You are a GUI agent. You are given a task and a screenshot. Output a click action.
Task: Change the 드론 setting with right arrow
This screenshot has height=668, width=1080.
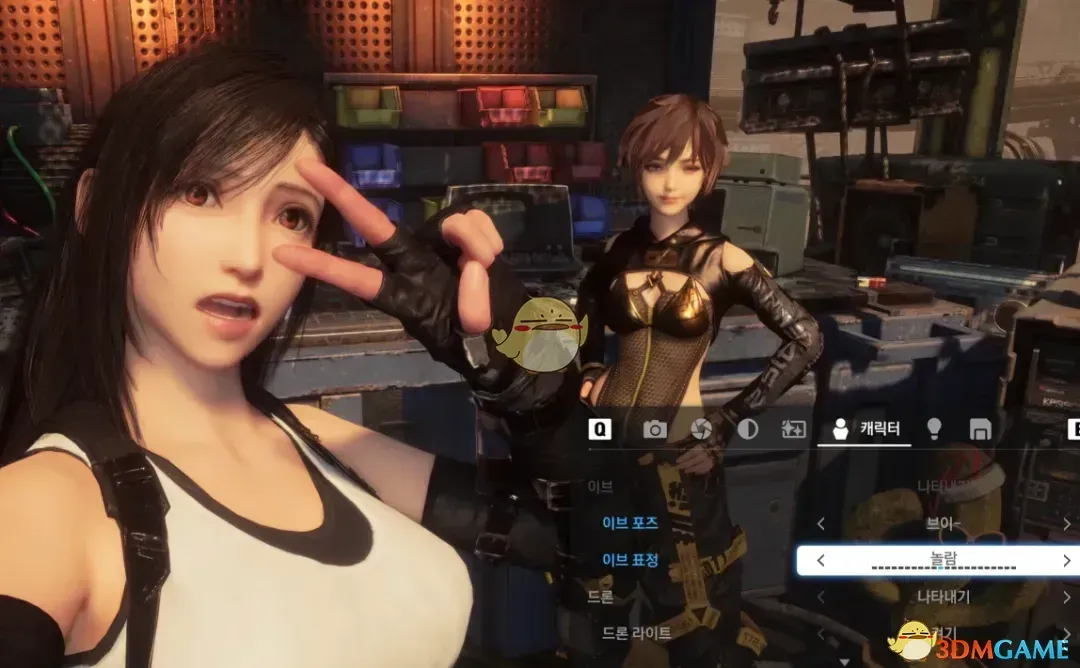click(x=1067, y=597)
